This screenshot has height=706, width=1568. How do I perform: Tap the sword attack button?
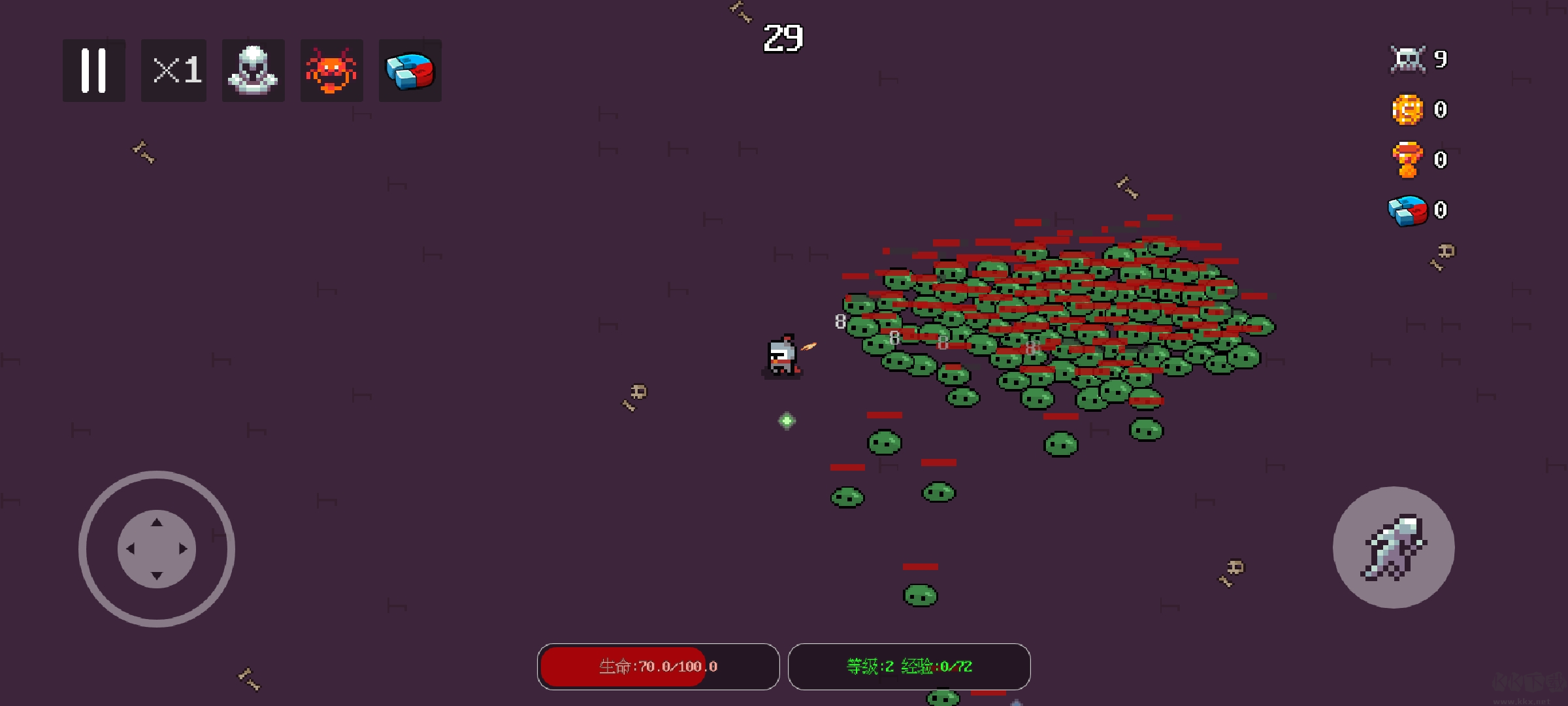click(1393, 547)
